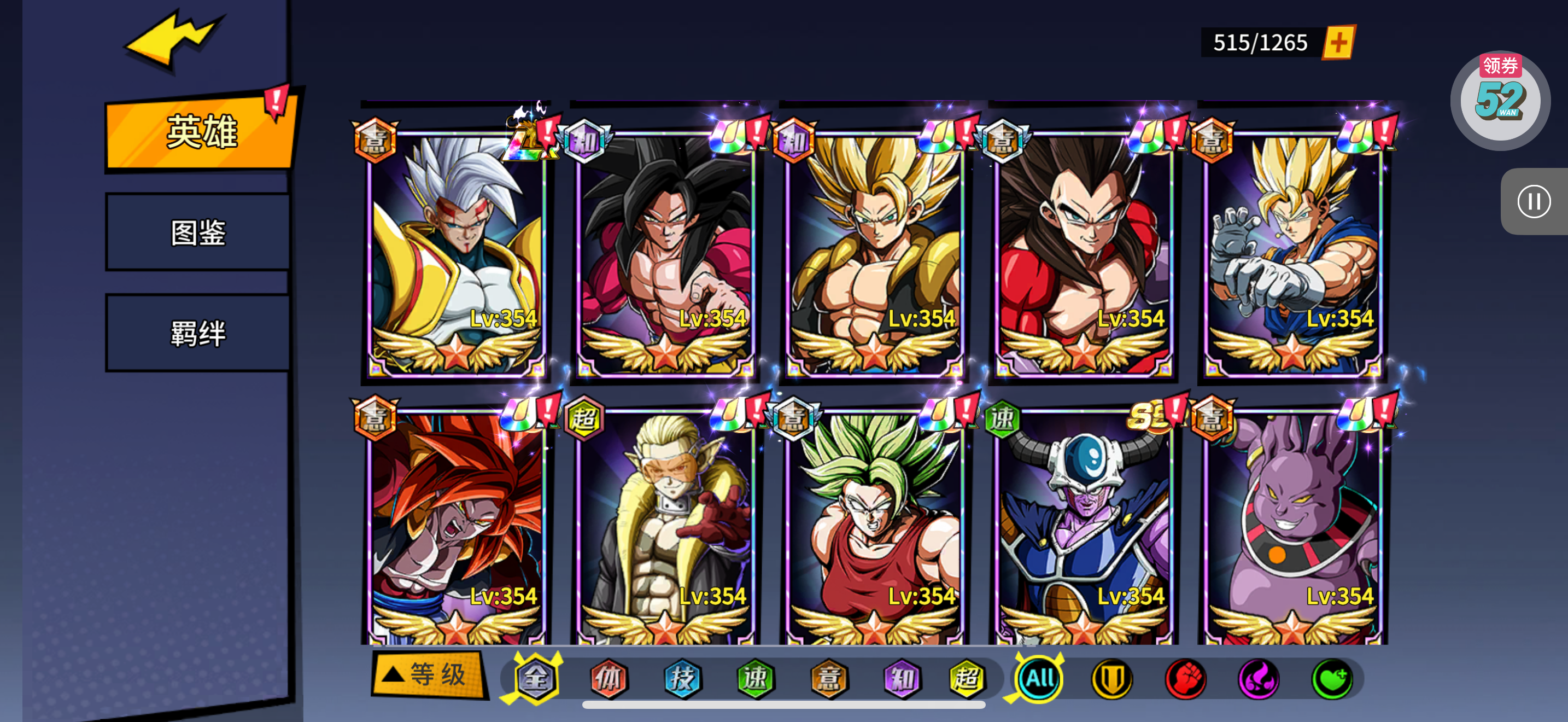The image size is (1568, 722).
Task: Toggle the 等级 sort button
Action: [x=430, y=674]
